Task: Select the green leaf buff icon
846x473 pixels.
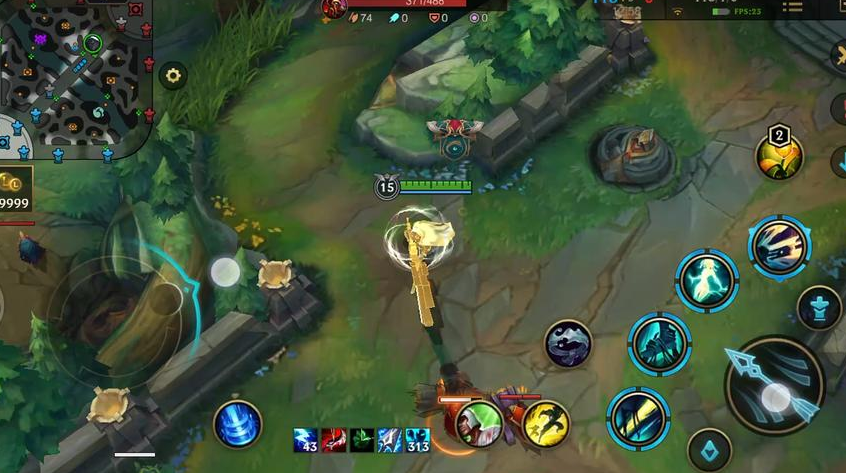Action: (361, 440)
